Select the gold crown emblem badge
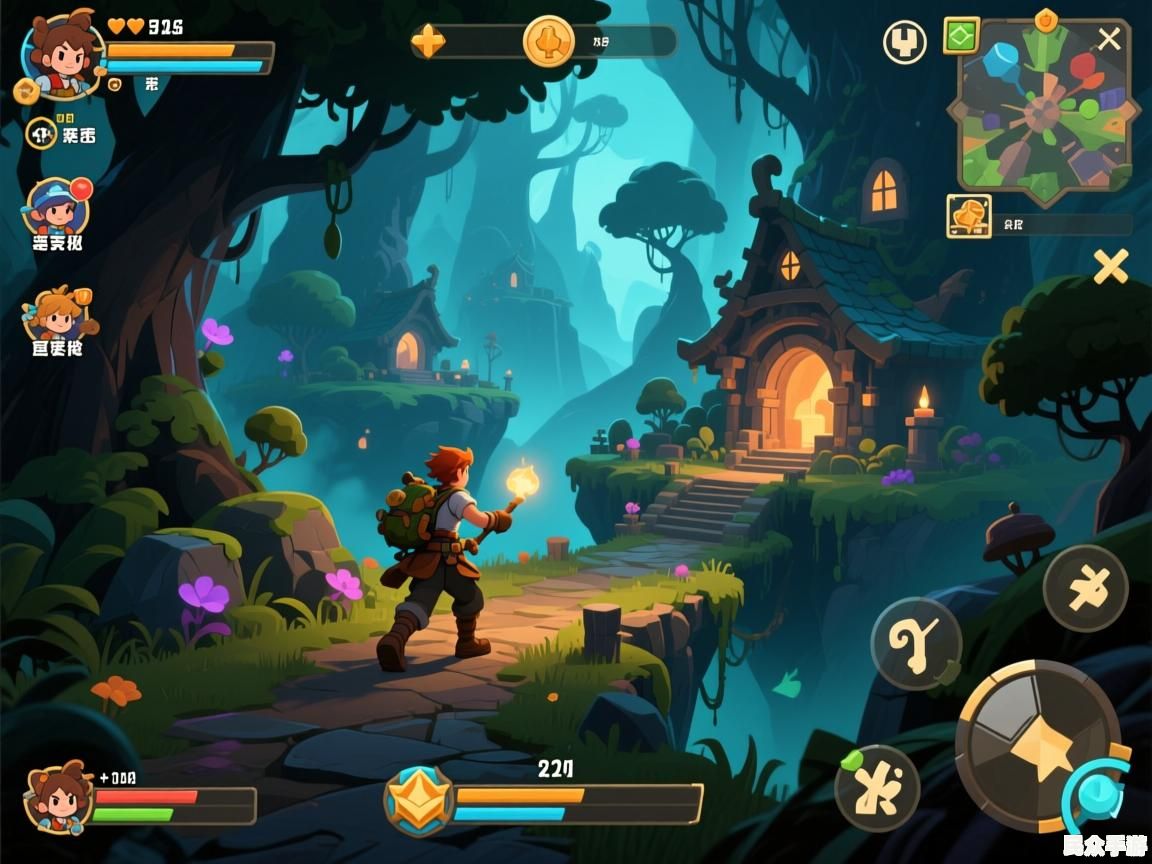Image resolution: width=1152 pixels, height=864 pixels. coord(419,801)
